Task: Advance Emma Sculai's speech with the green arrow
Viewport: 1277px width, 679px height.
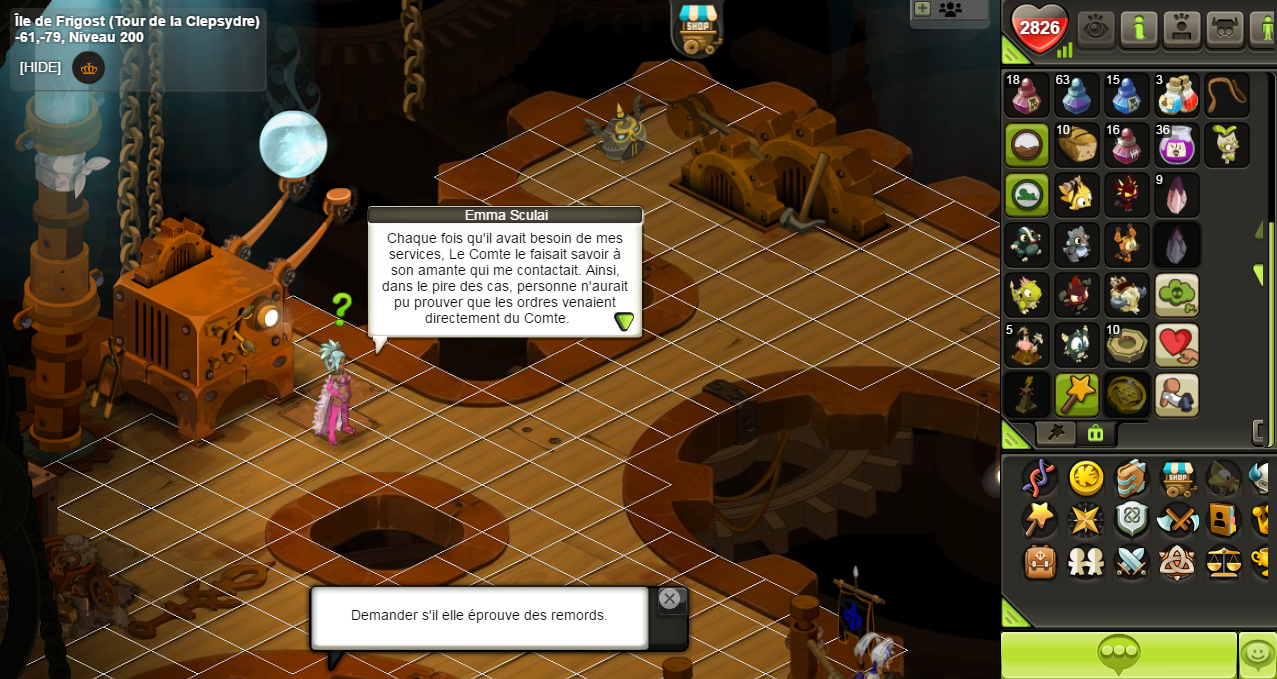Action: click(x=624, y=321)
